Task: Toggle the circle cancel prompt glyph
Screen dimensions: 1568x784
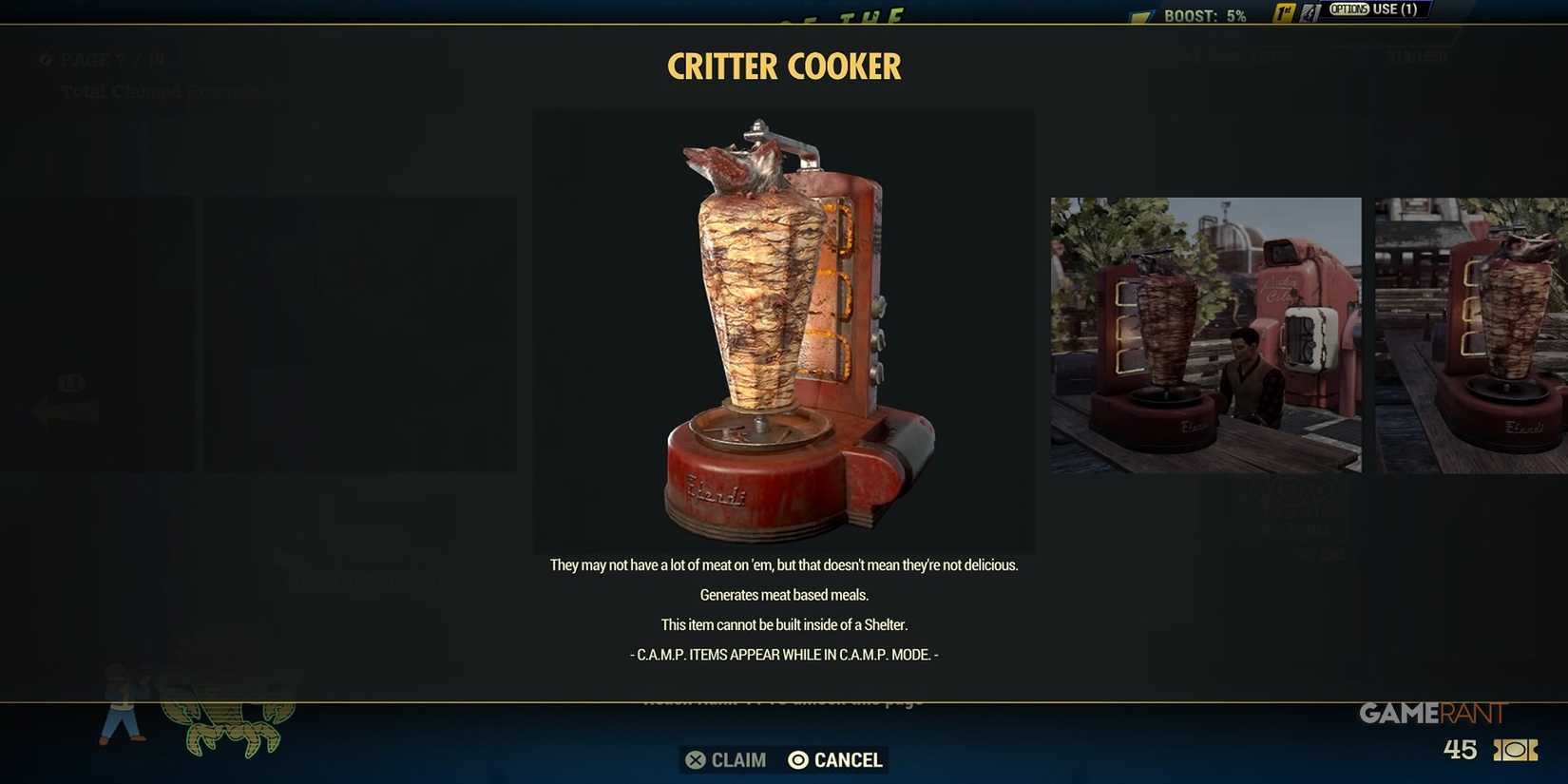Action: pos(796,759)
